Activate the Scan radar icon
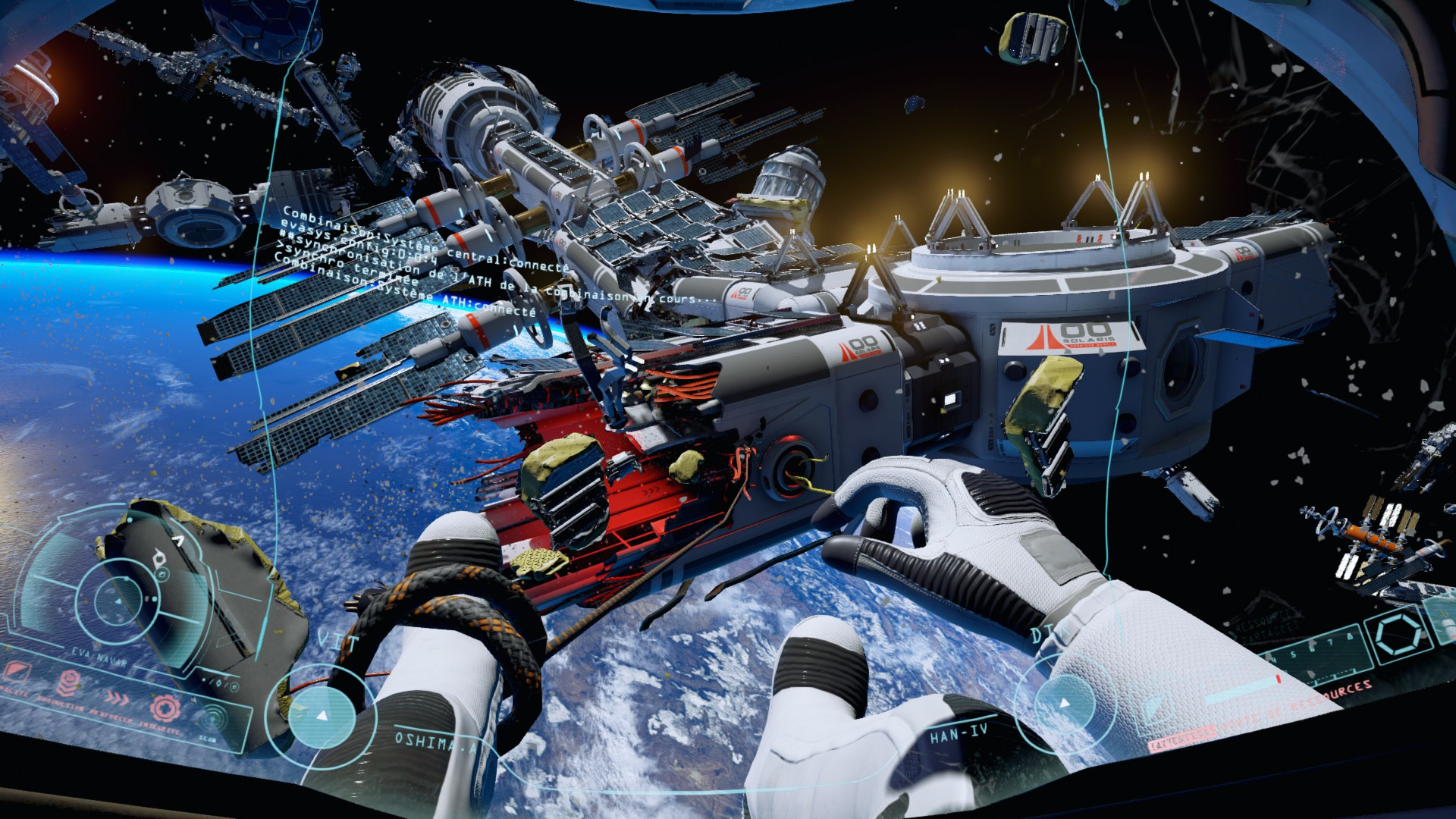Image resolution: width=1456 pixels, height=819 pixels. [212, 719]
